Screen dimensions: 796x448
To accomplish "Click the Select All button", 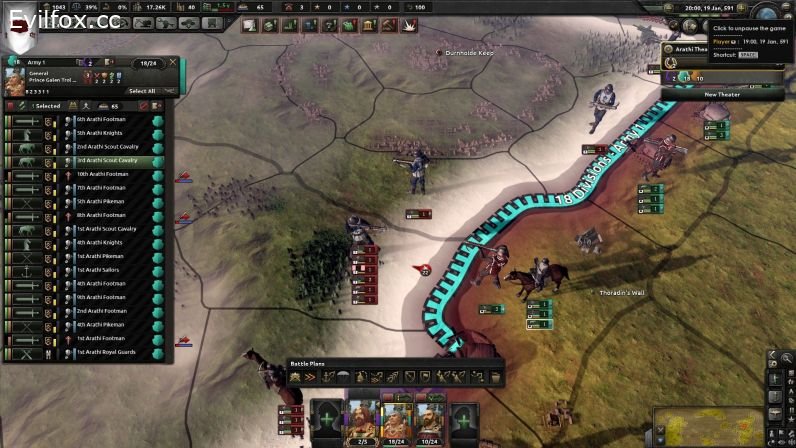I will pos(142,91).
